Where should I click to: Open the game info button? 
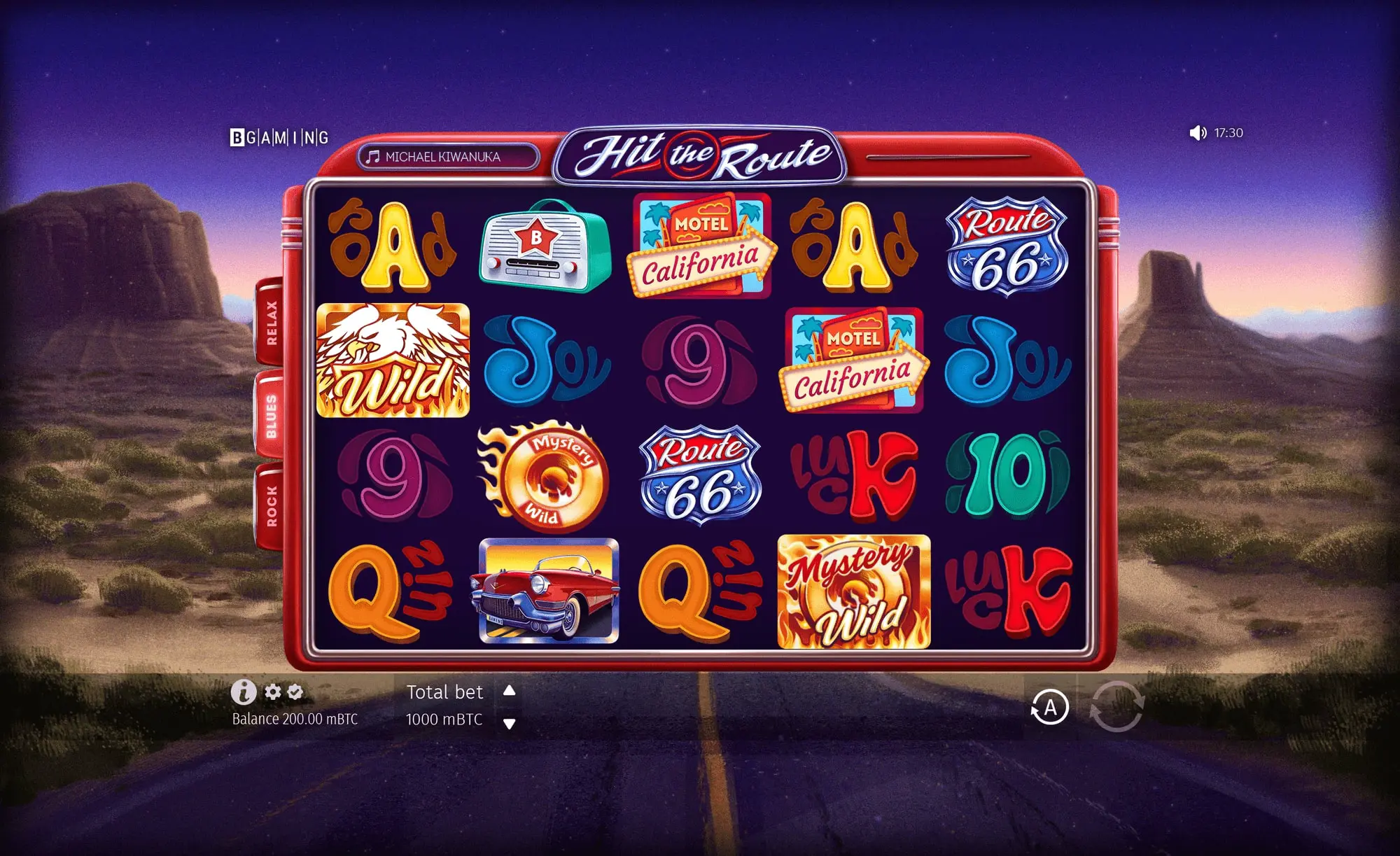(244, 692)
